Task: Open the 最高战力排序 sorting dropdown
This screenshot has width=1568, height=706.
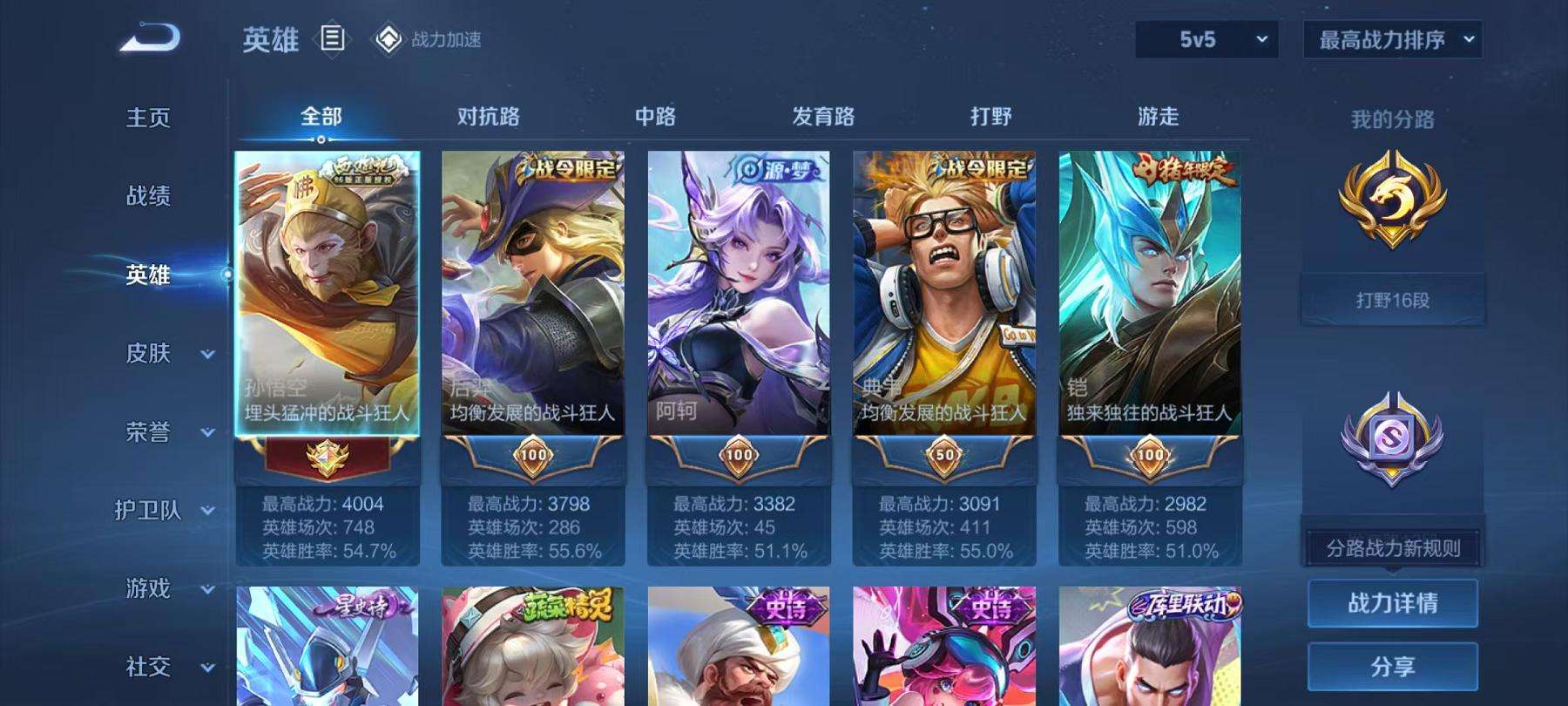Action: (x=1391, y=39)
